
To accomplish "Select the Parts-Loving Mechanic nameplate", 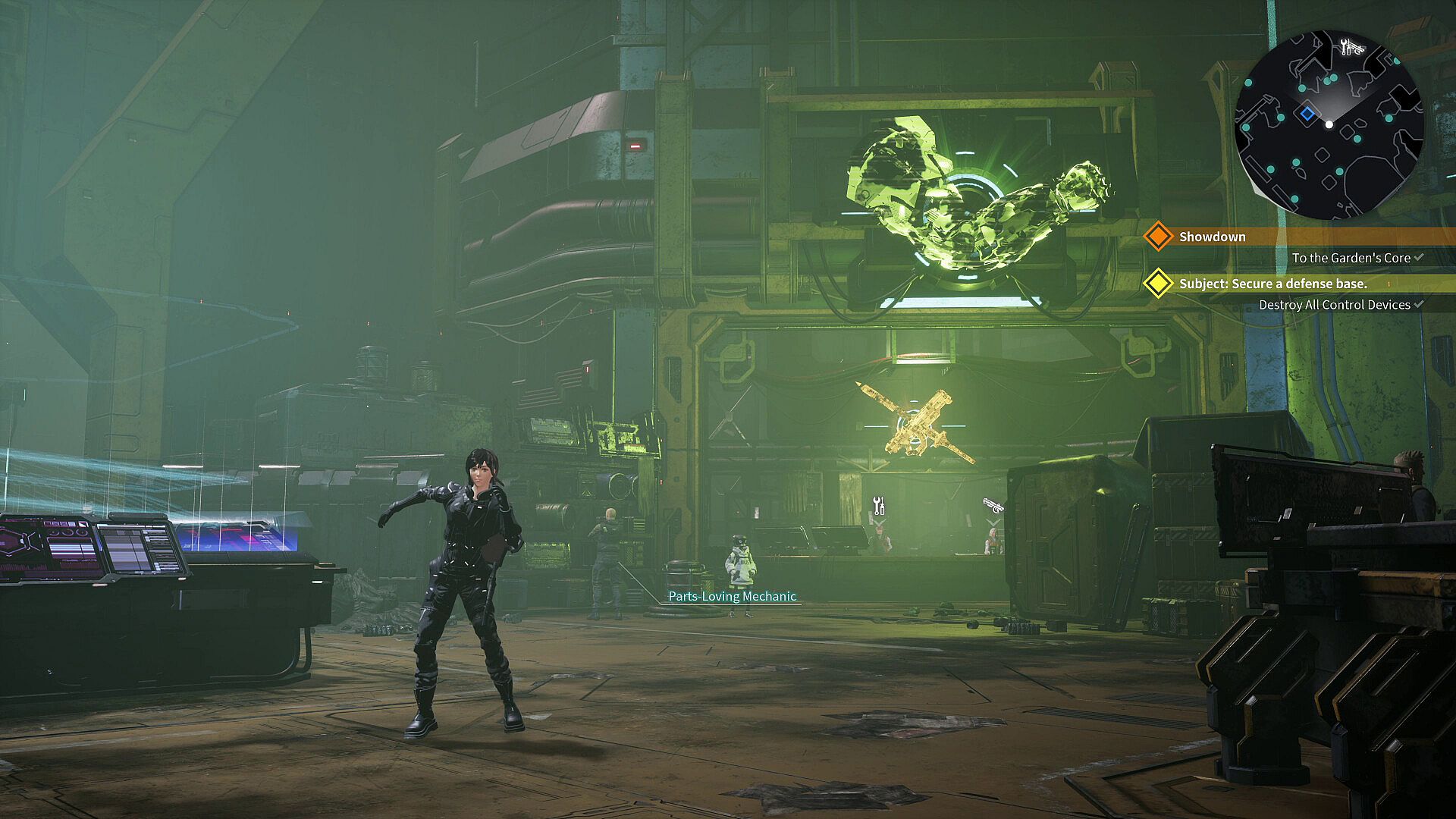I will (732, 596).
